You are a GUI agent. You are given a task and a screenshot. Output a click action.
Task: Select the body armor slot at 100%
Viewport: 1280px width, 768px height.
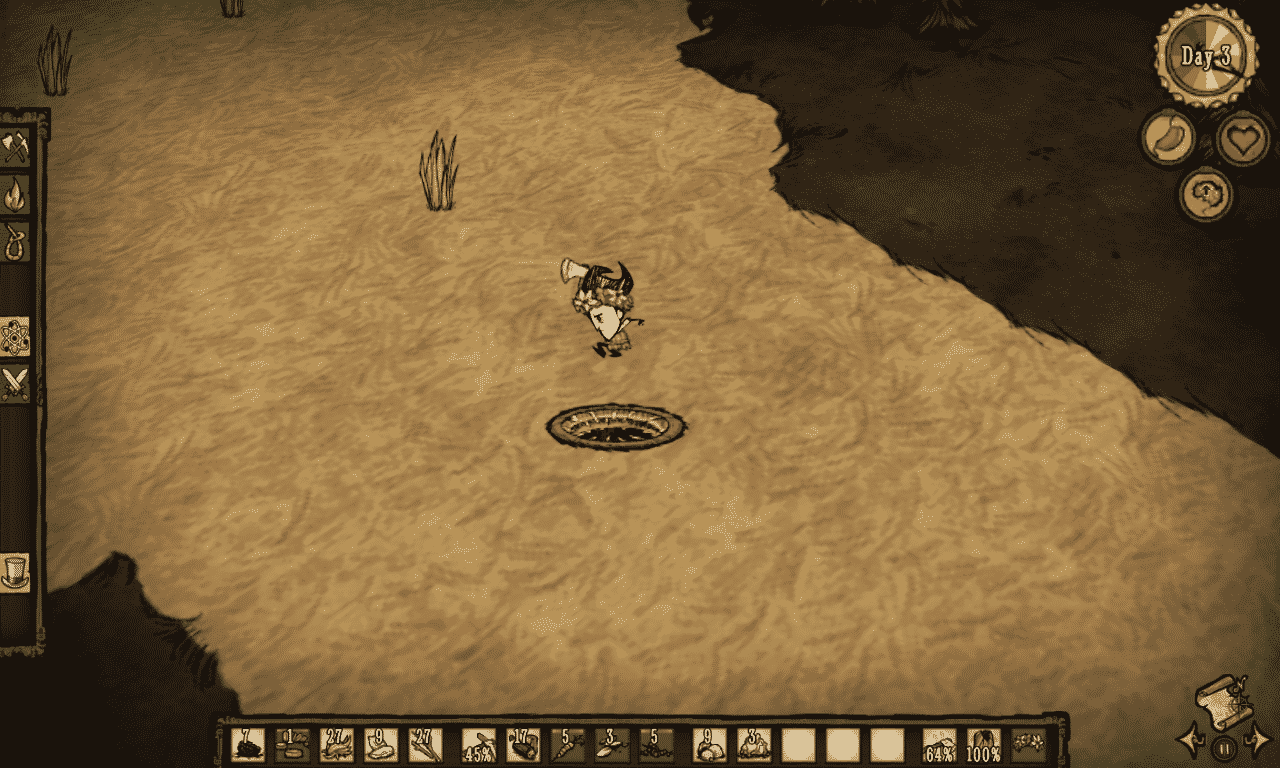click(x=984, y=745)
